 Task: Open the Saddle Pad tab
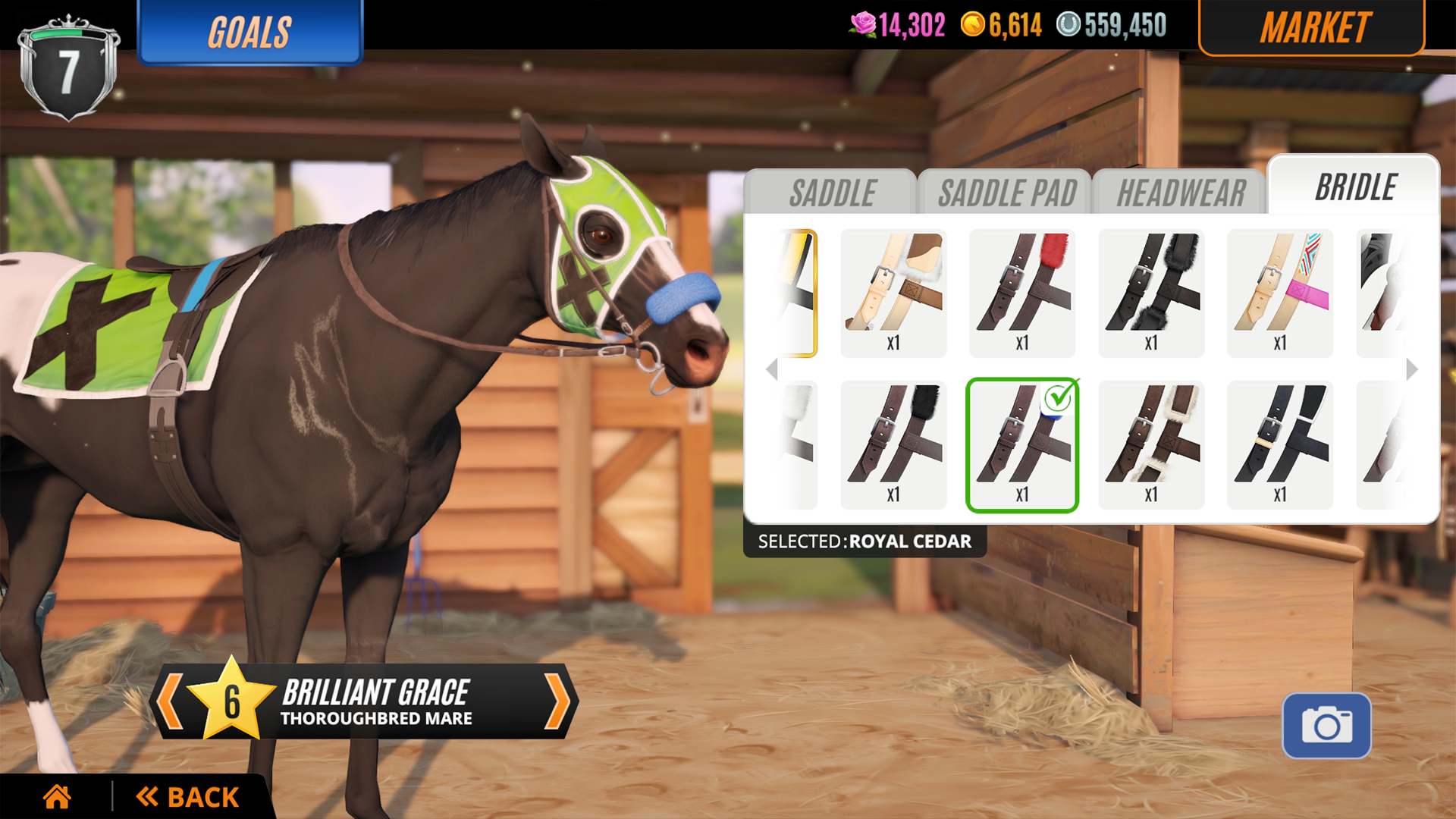(x=1007, y=192)
